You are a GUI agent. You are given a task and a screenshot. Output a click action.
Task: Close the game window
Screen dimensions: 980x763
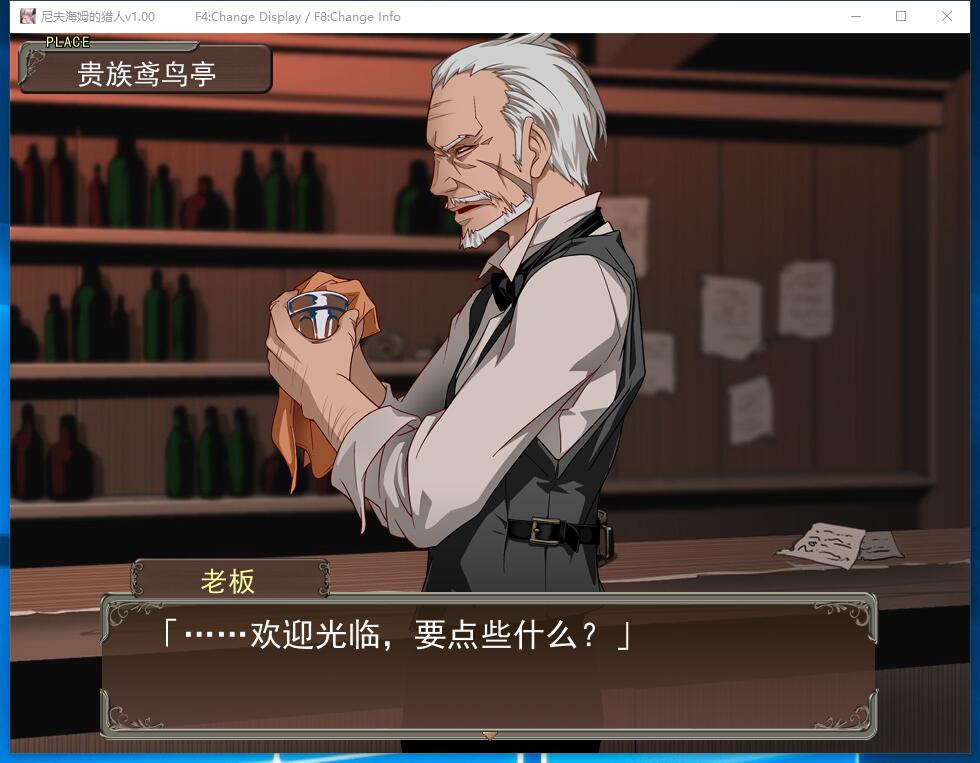946,16
